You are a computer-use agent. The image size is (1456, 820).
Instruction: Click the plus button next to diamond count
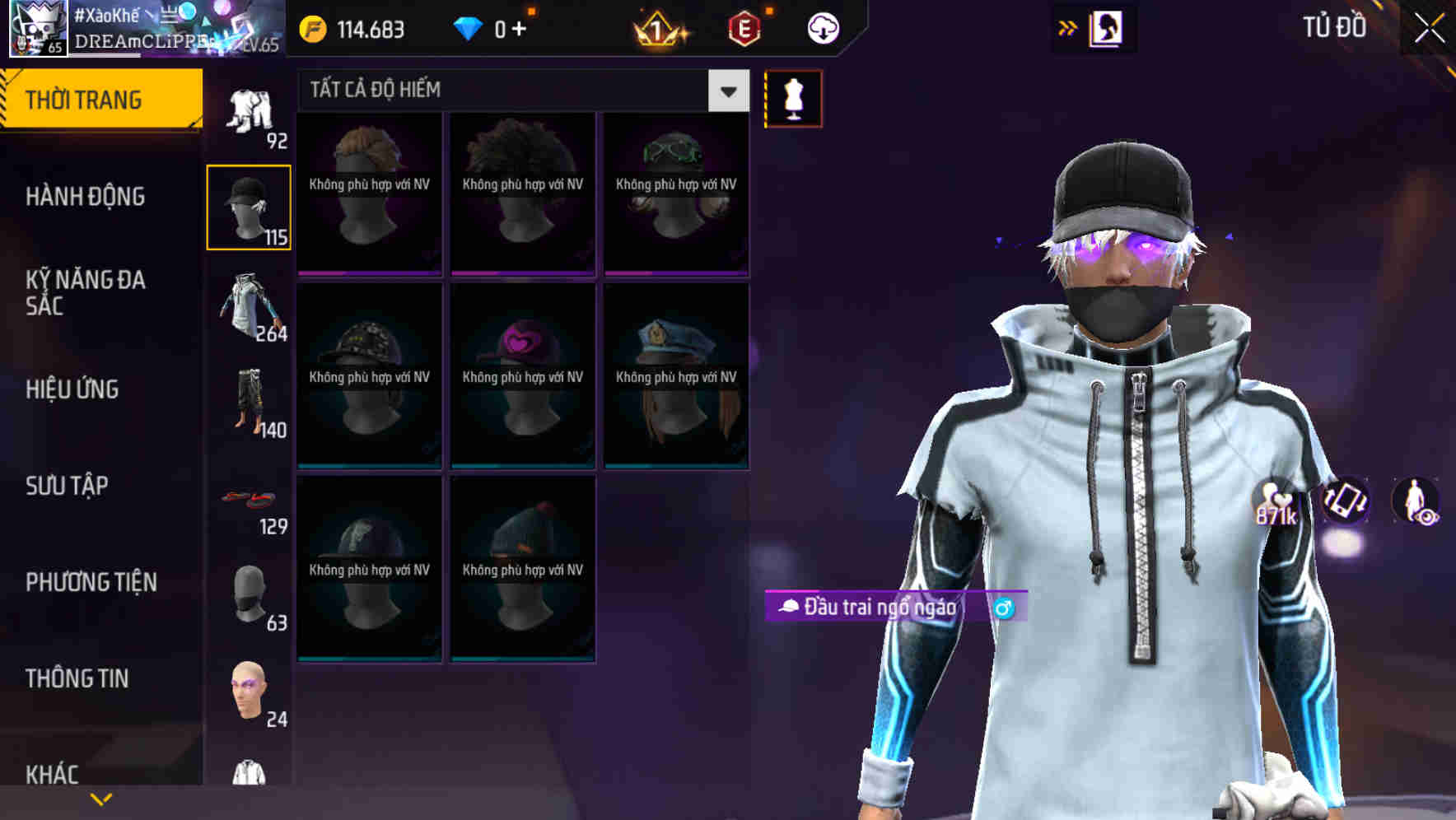tap(520, 27)
